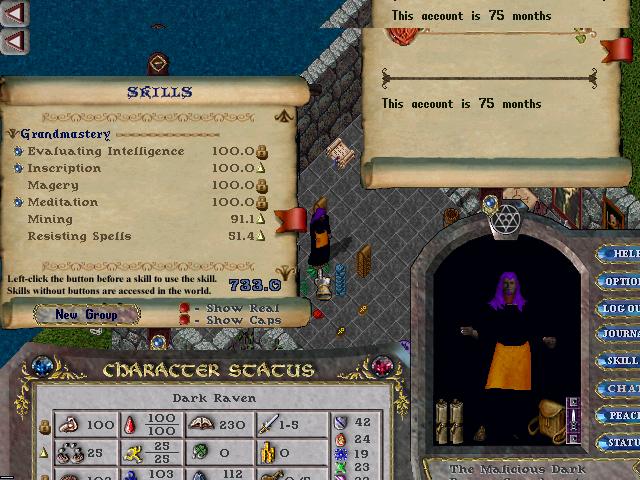Change the Mining skill up-arrow lock
The height and width of the screenshot is (480, 640).
(x=261, y=220)
